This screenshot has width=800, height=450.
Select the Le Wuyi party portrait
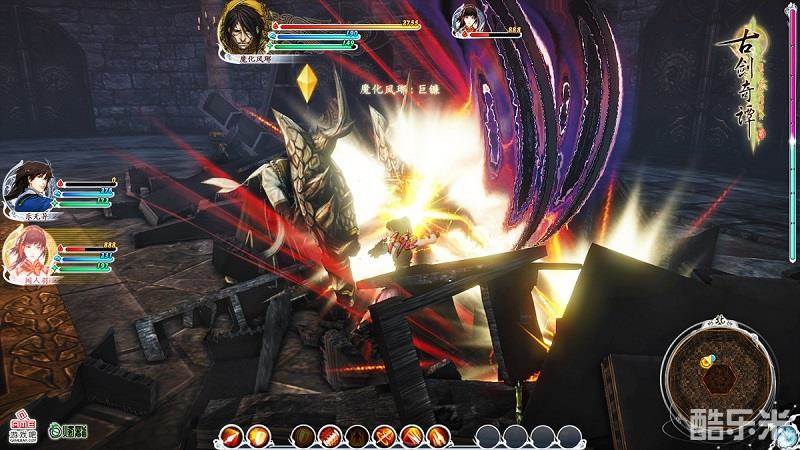point(27,187)
